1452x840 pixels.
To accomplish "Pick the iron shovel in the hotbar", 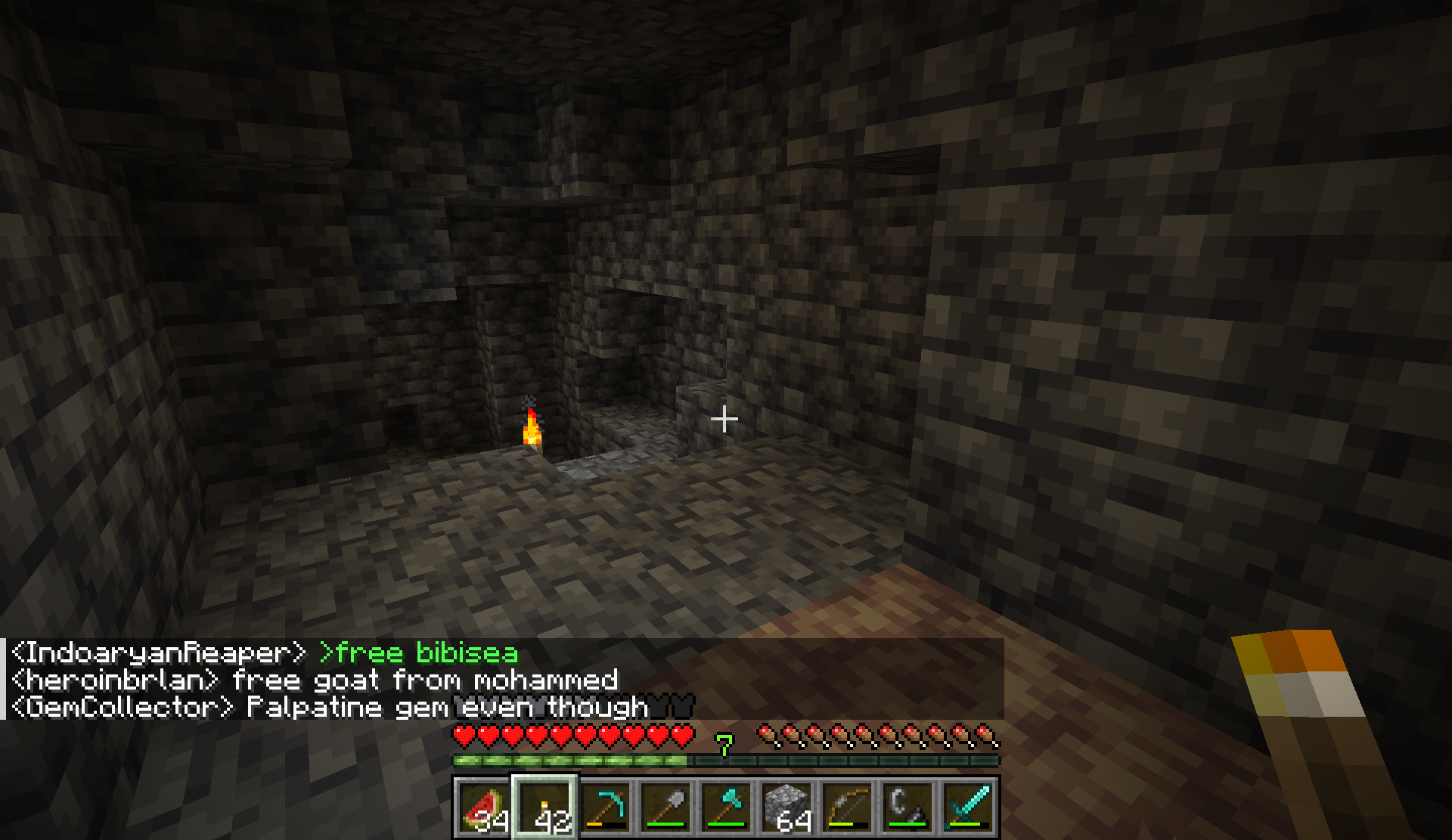I will coord(666,807).
